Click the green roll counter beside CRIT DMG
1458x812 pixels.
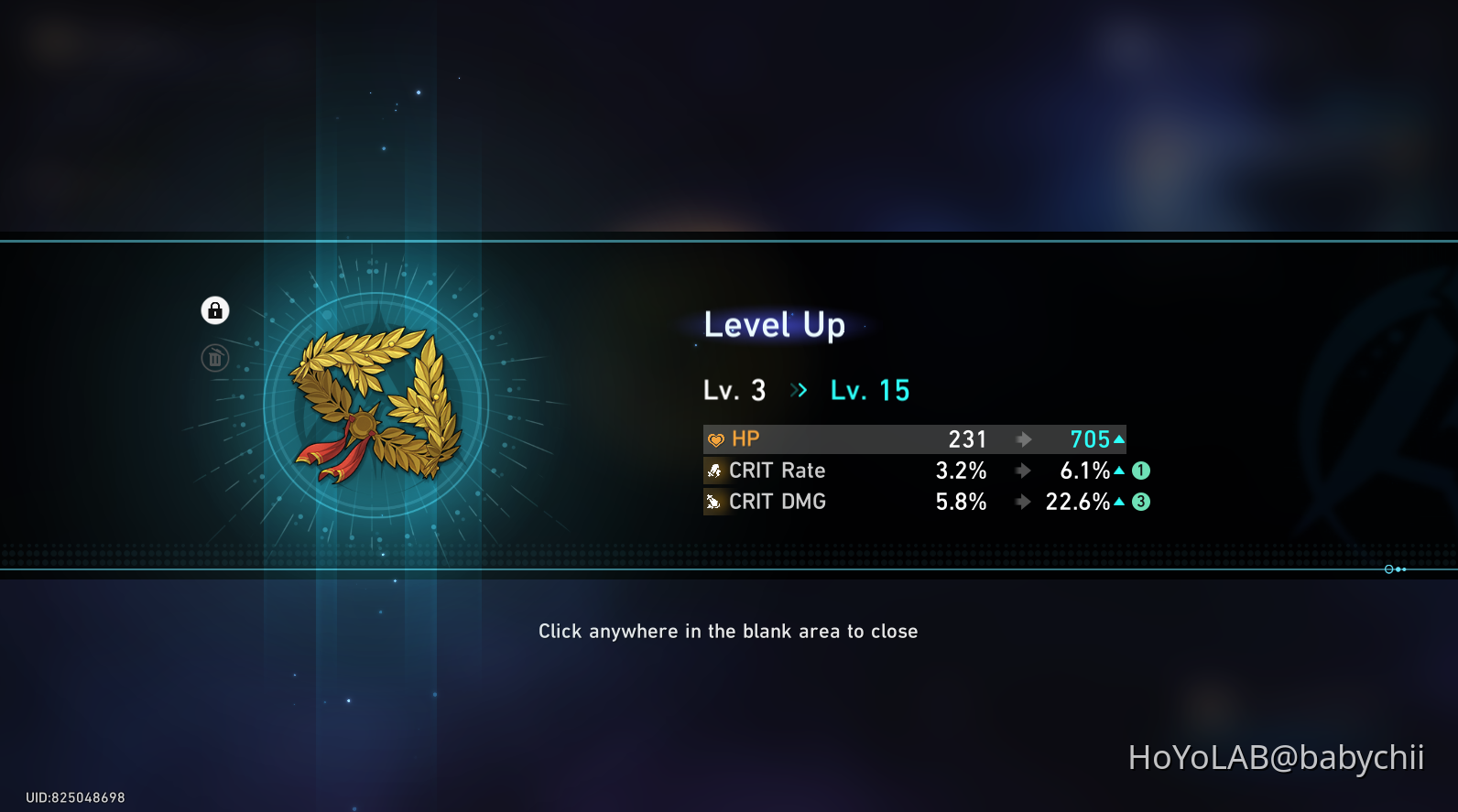[x=1141, y=501]
